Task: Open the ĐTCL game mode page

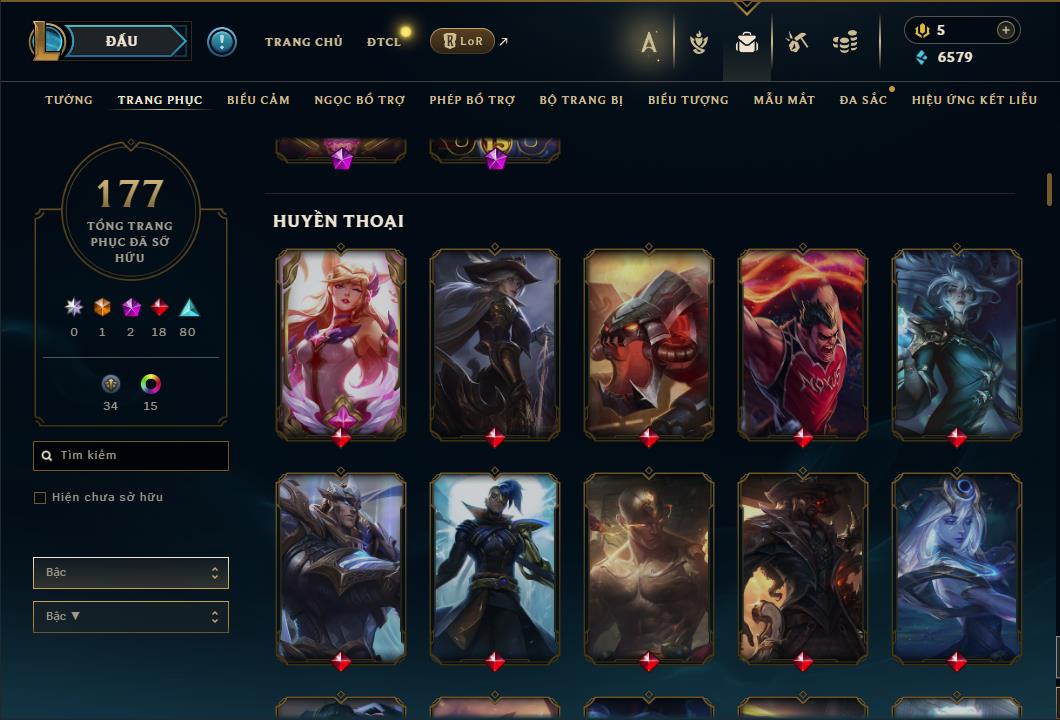Action: [x=383, y=42]
